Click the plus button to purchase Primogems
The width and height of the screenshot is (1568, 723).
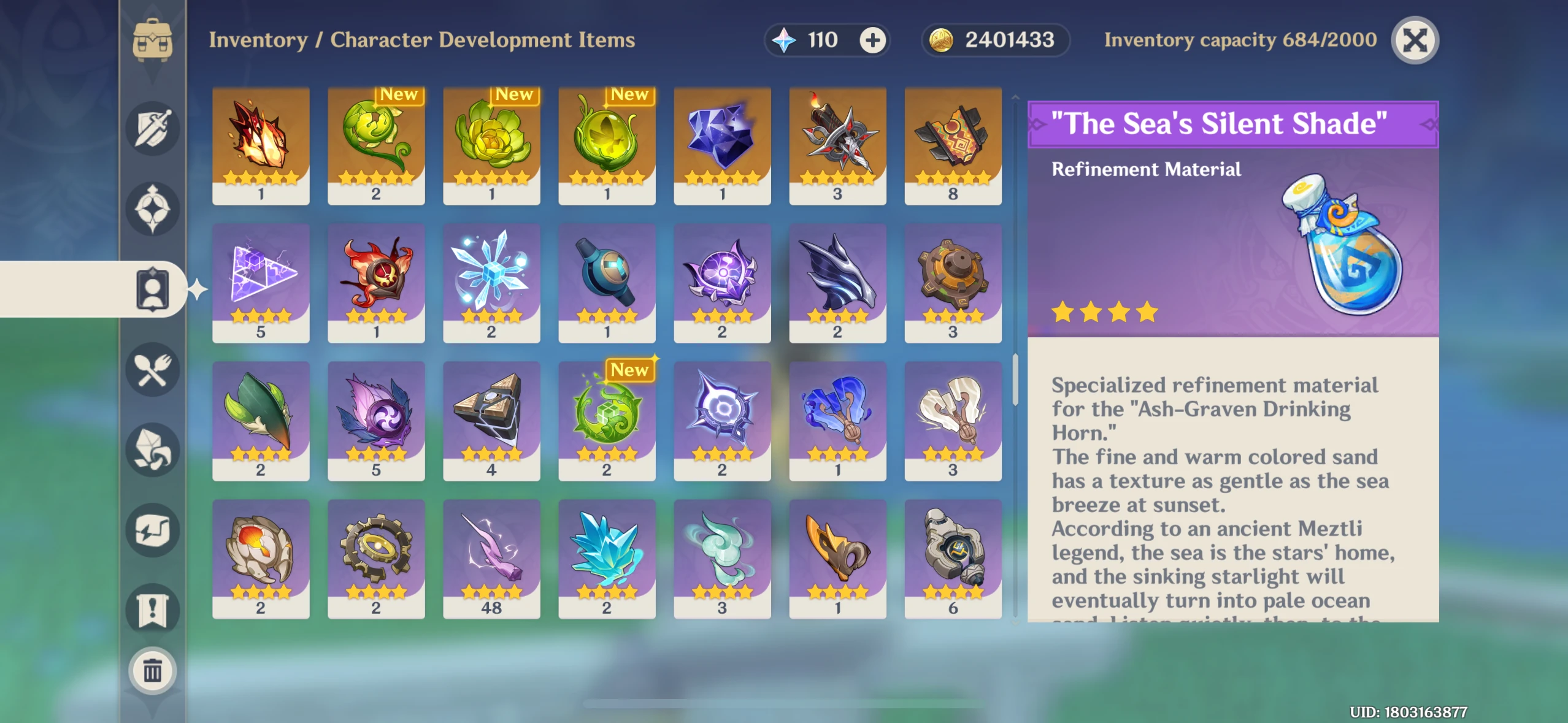(872, 40)
